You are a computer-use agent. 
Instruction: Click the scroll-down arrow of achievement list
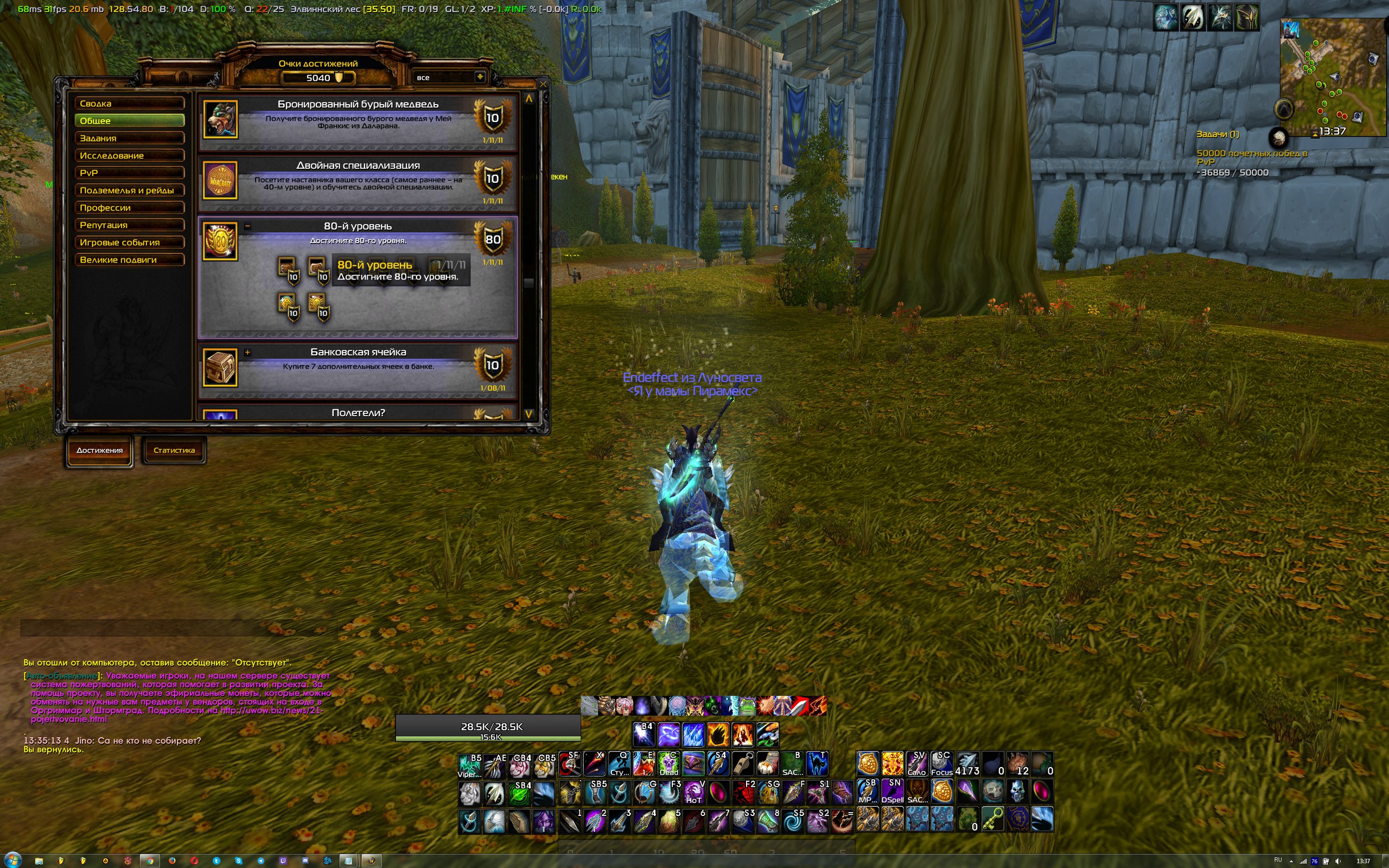click(x=528, y=413)
